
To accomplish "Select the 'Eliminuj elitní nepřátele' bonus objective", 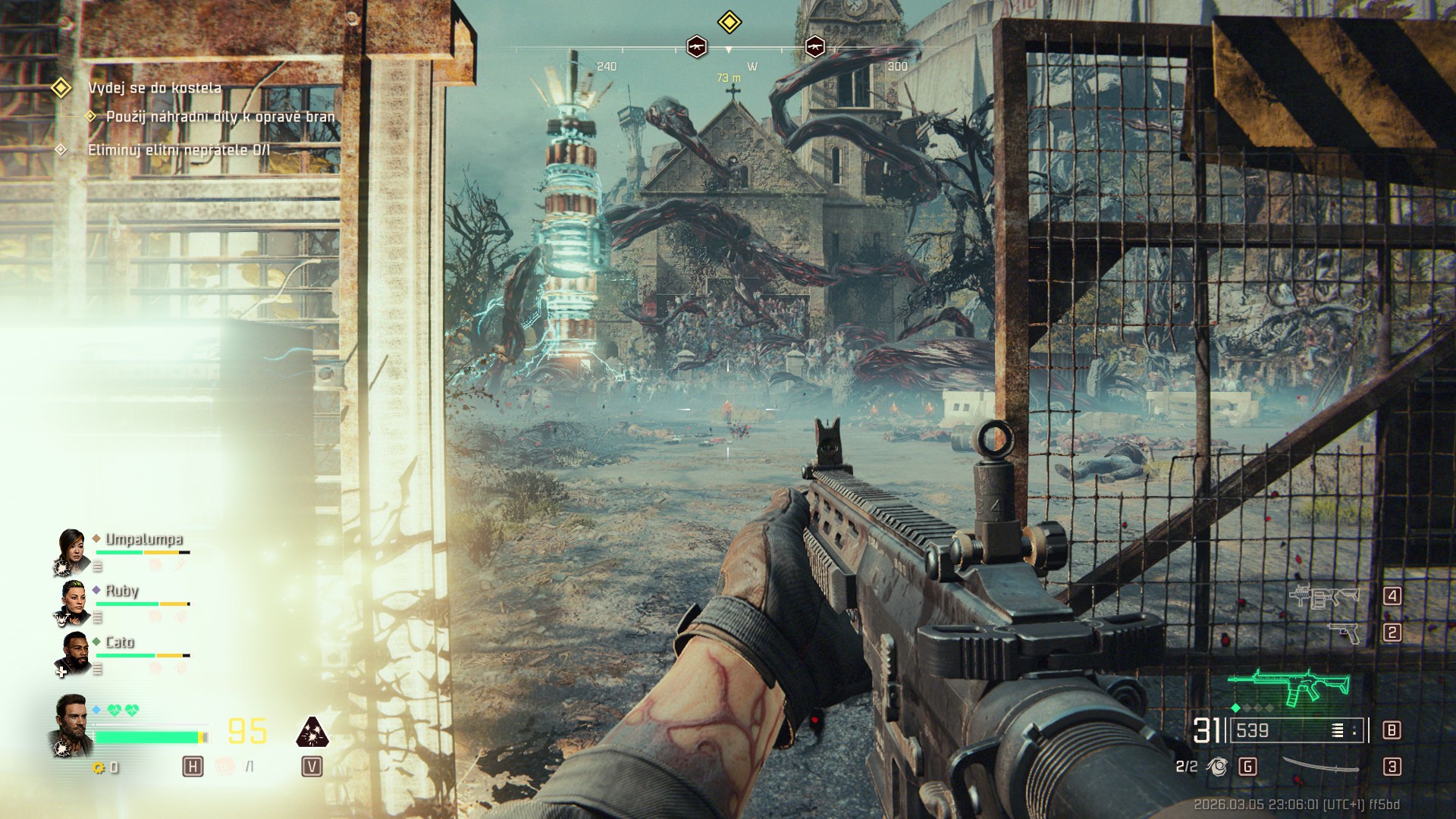I will coord(178,150).
